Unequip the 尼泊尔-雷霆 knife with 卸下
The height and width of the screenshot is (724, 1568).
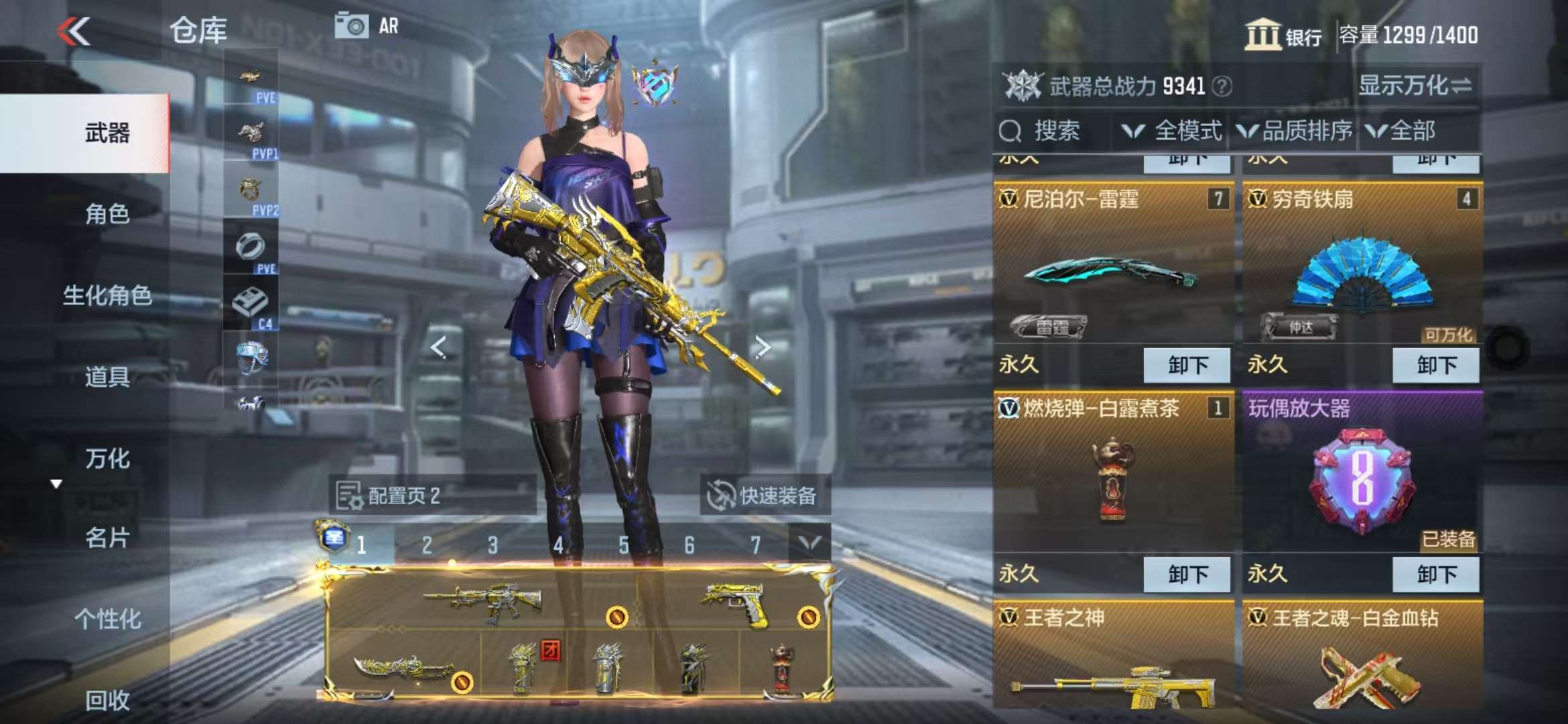pyautogui.click(x=1187, y=365)
